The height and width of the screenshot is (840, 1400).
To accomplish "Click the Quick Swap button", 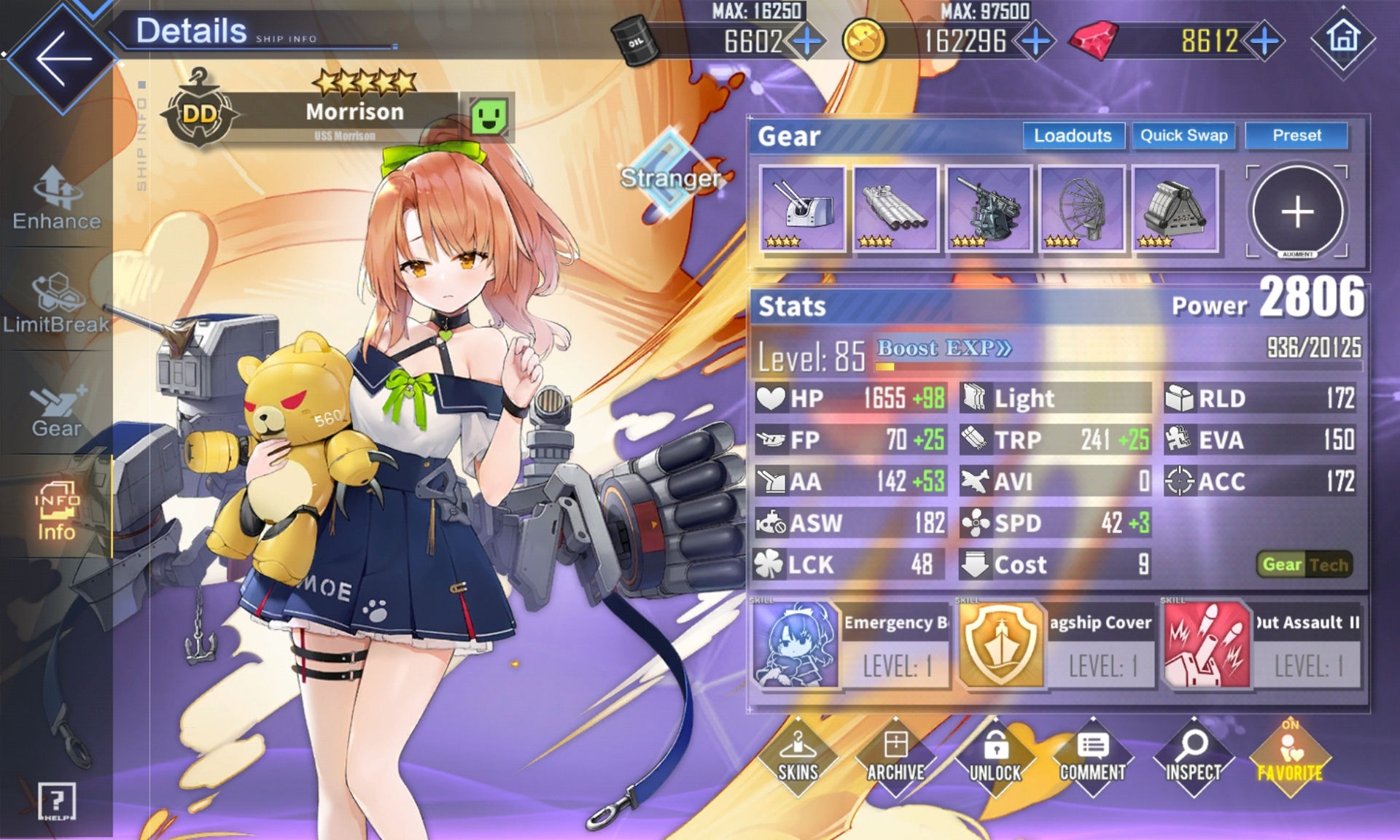I will click(1183, 136).
